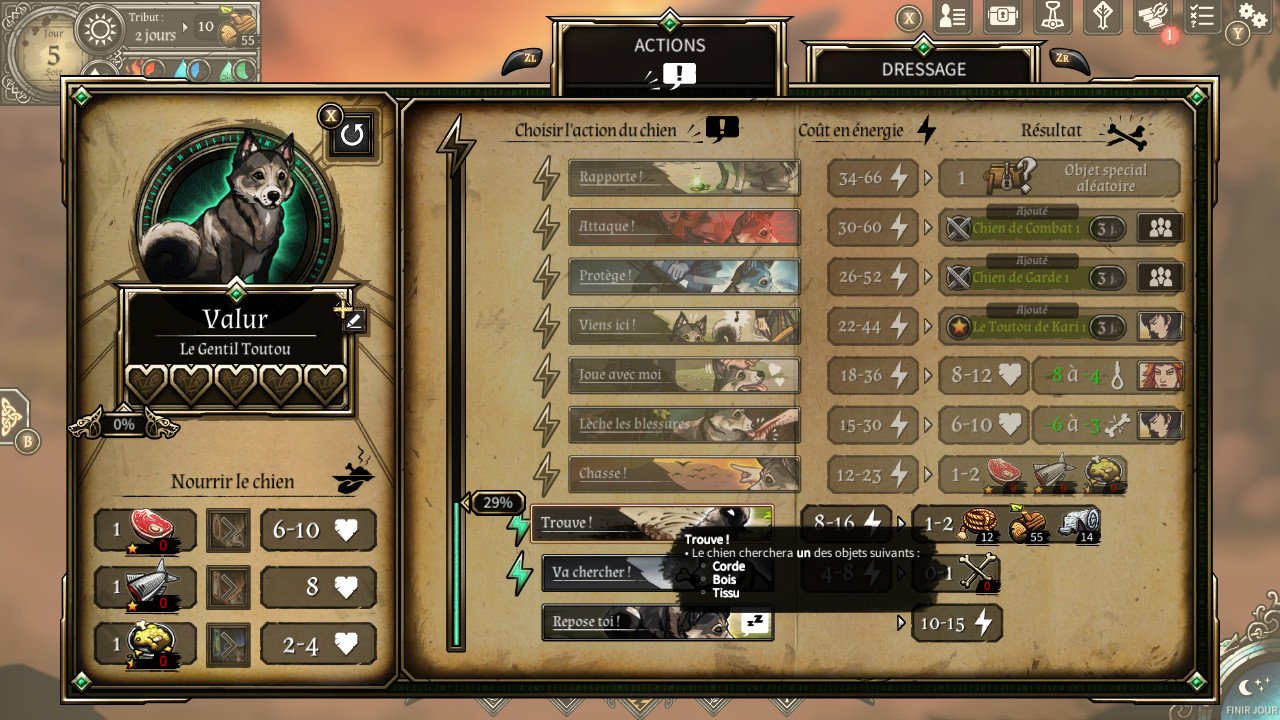Choose the "Viens ici !" action

click(x=684, y=326)
